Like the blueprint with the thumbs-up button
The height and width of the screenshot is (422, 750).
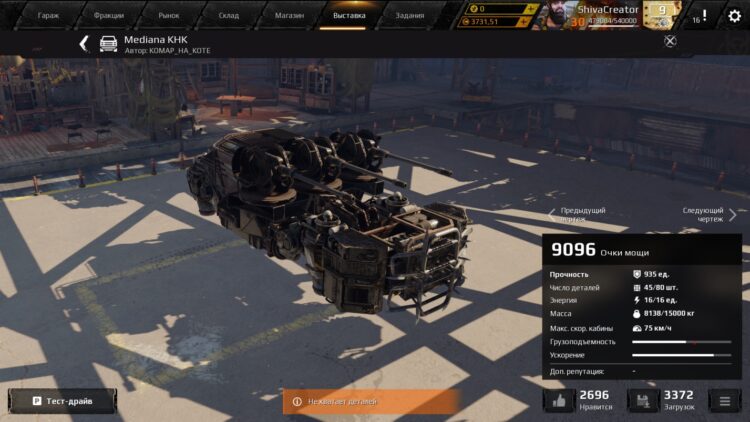(x=558, y=401)
